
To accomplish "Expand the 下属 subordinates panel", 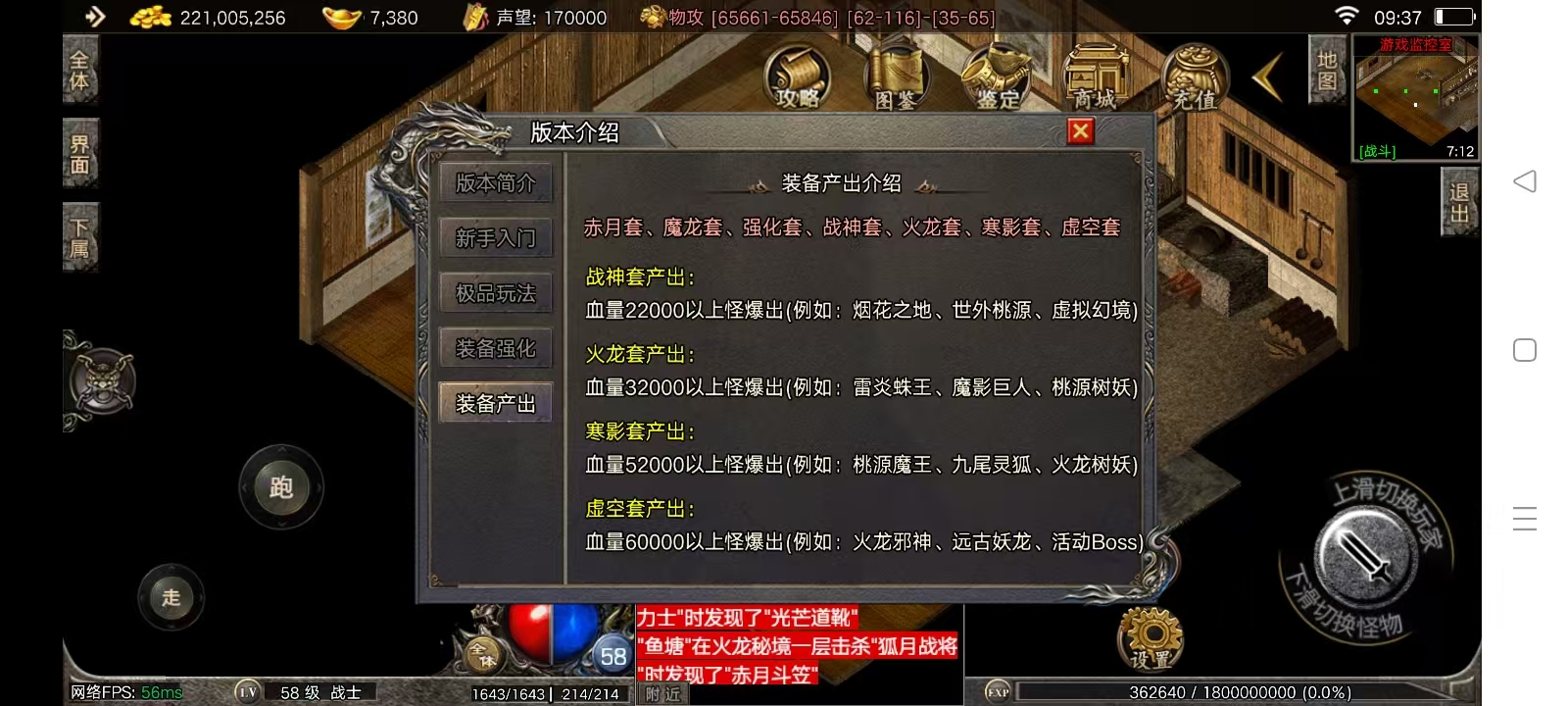I will [79, 237].
